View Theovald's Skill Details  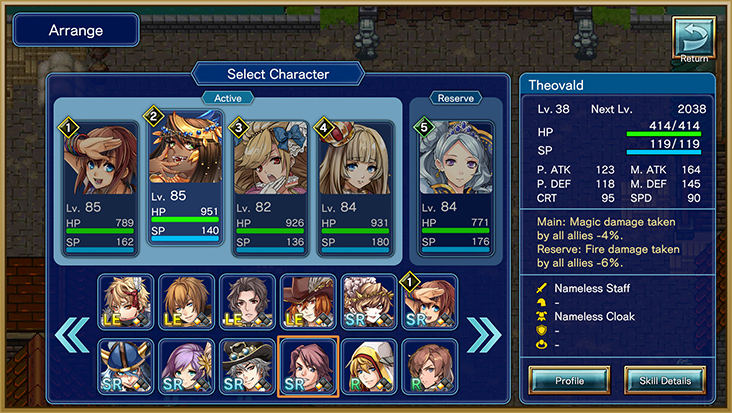(664, 380)
